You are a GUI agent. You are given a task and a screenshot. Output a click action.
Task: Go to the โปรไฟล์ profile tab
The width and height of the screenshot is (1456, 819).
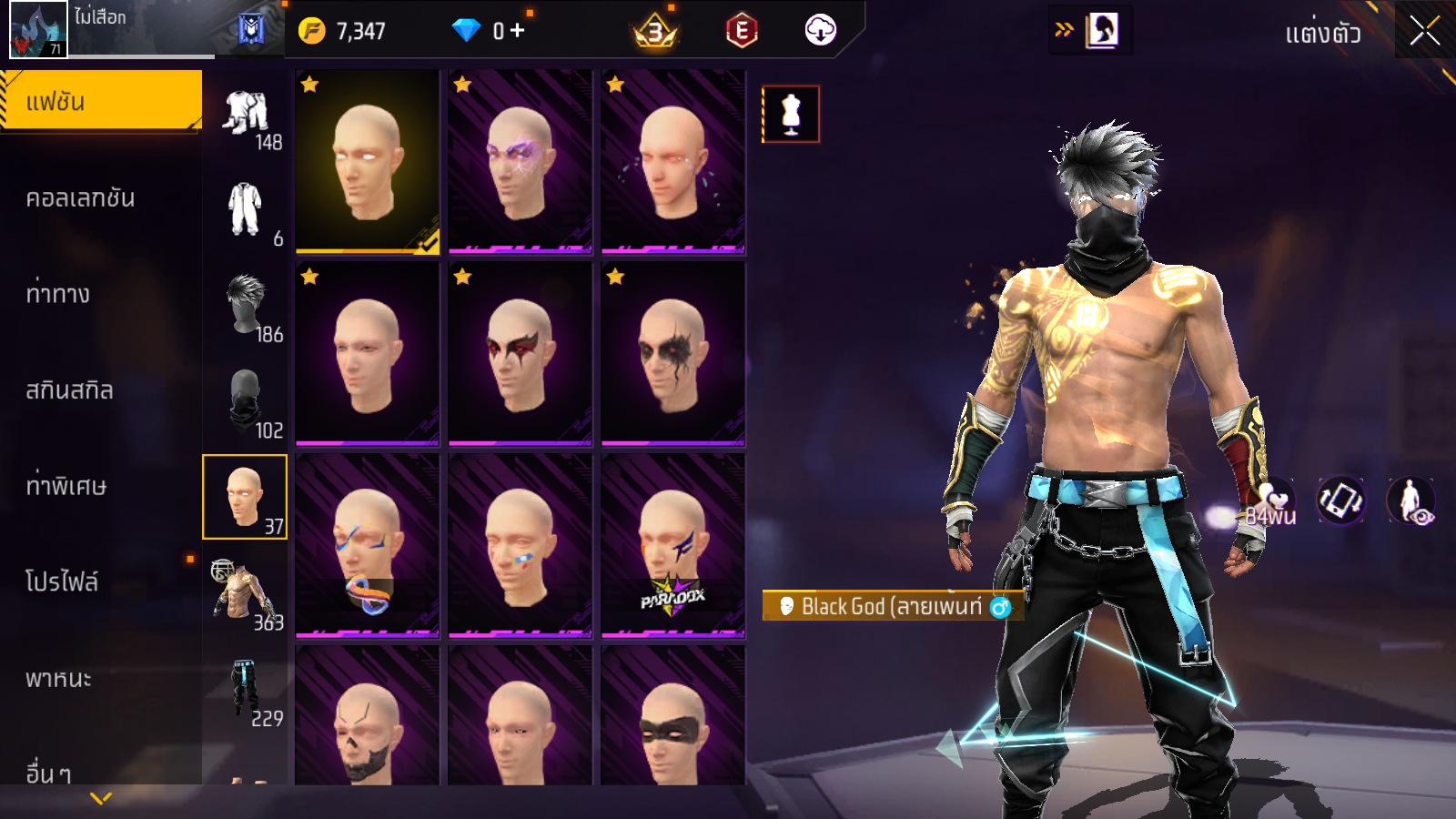coord(62,581)
